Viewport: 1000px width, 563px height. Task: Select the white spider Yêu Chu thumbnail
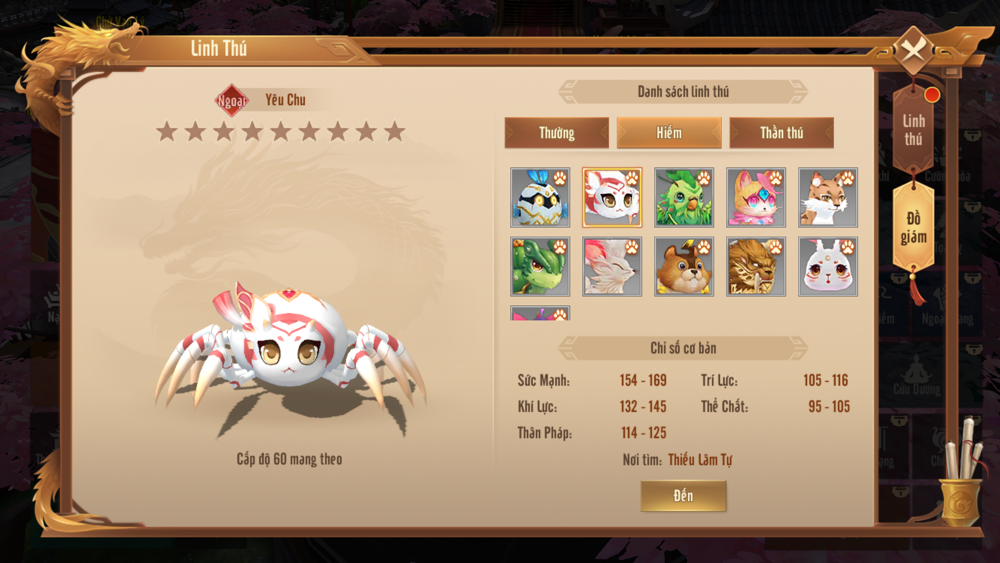pos(612,197)
